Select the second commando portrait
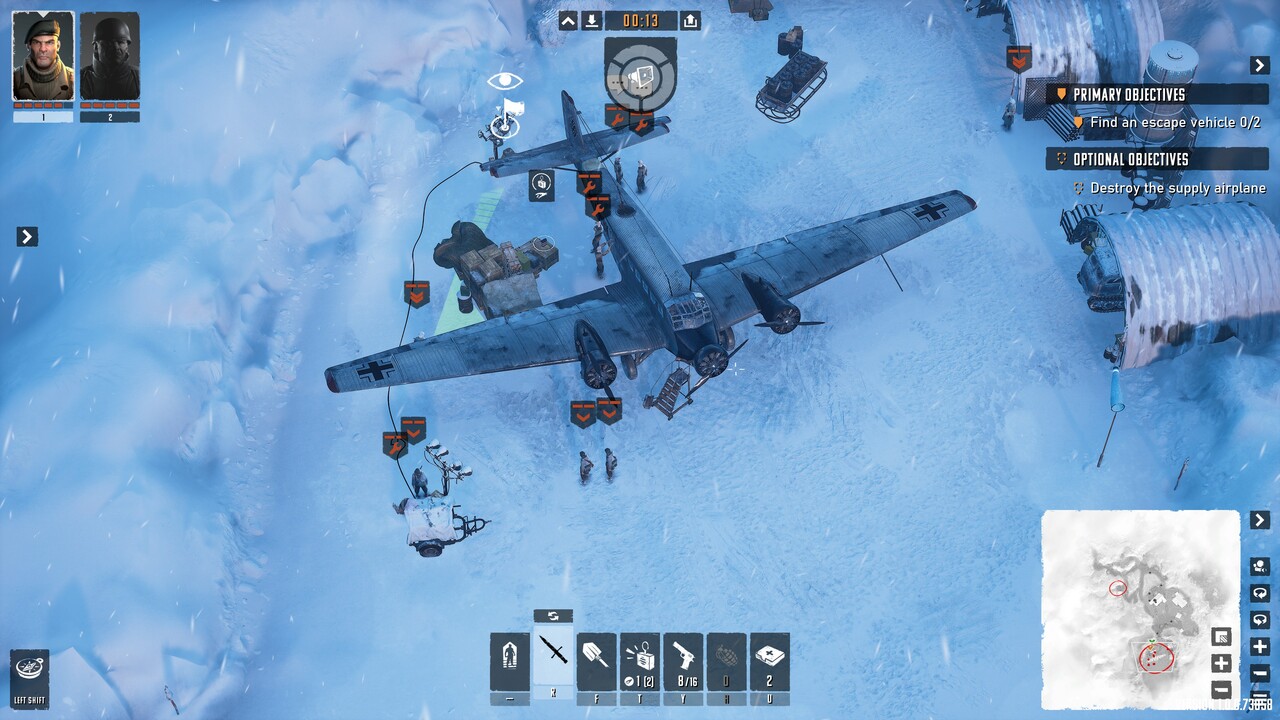 [110, 57]
